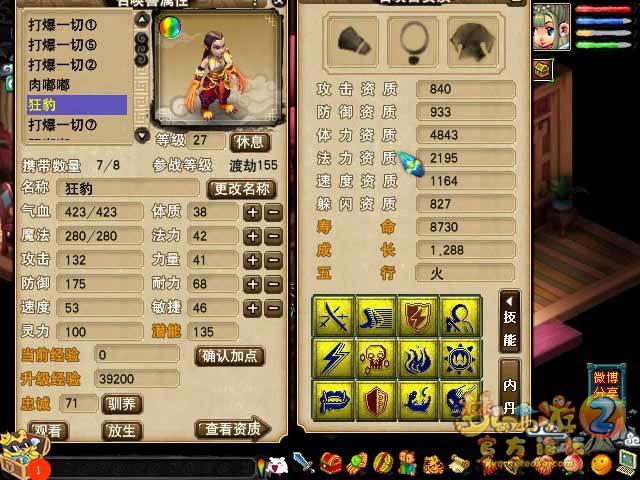Click the sword icon in bottom toolbar
Viewport: 640px width, 480px height.
304,463
